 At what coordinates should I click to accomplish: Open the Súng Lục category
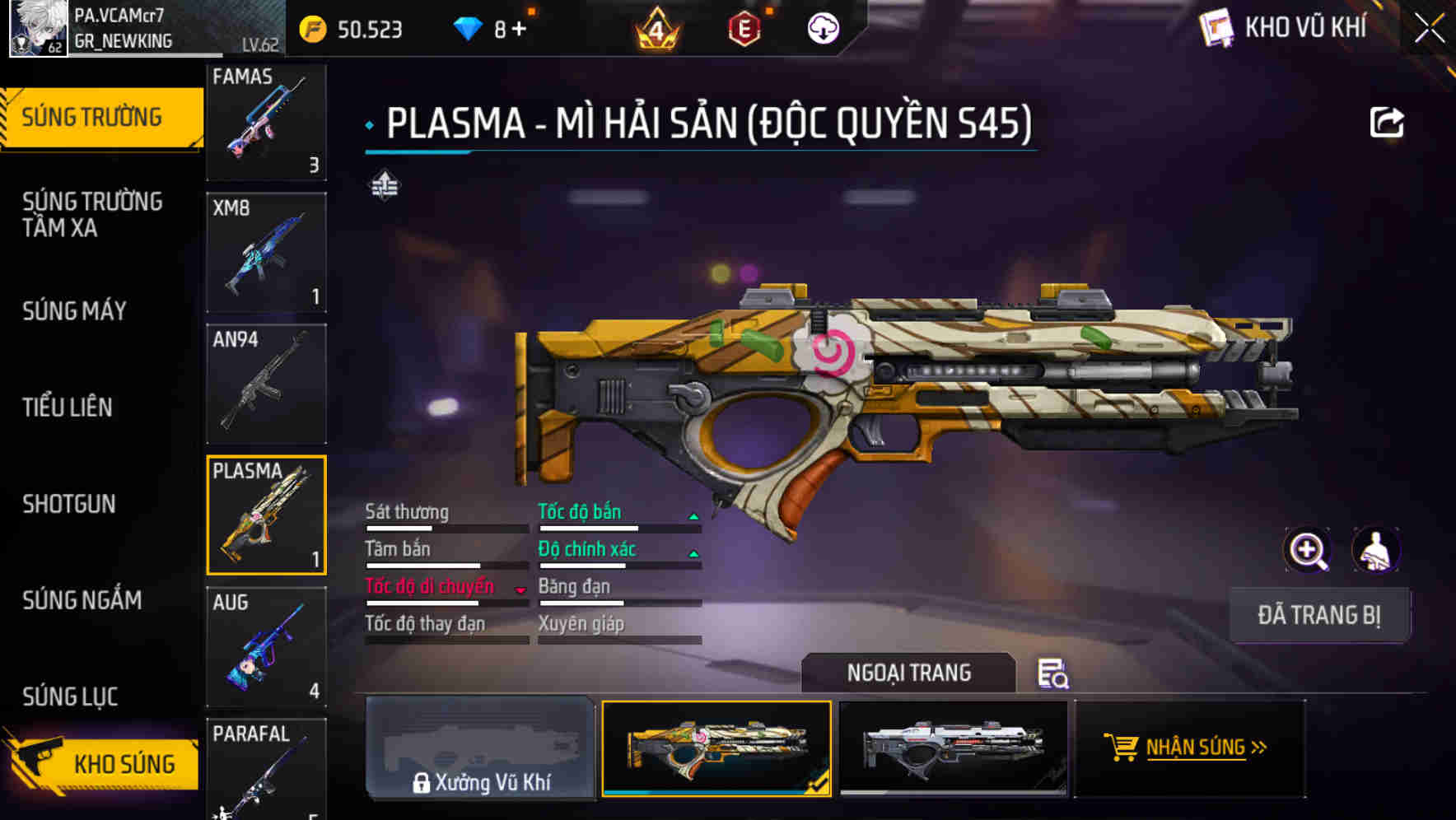click(x=70, y=696)
